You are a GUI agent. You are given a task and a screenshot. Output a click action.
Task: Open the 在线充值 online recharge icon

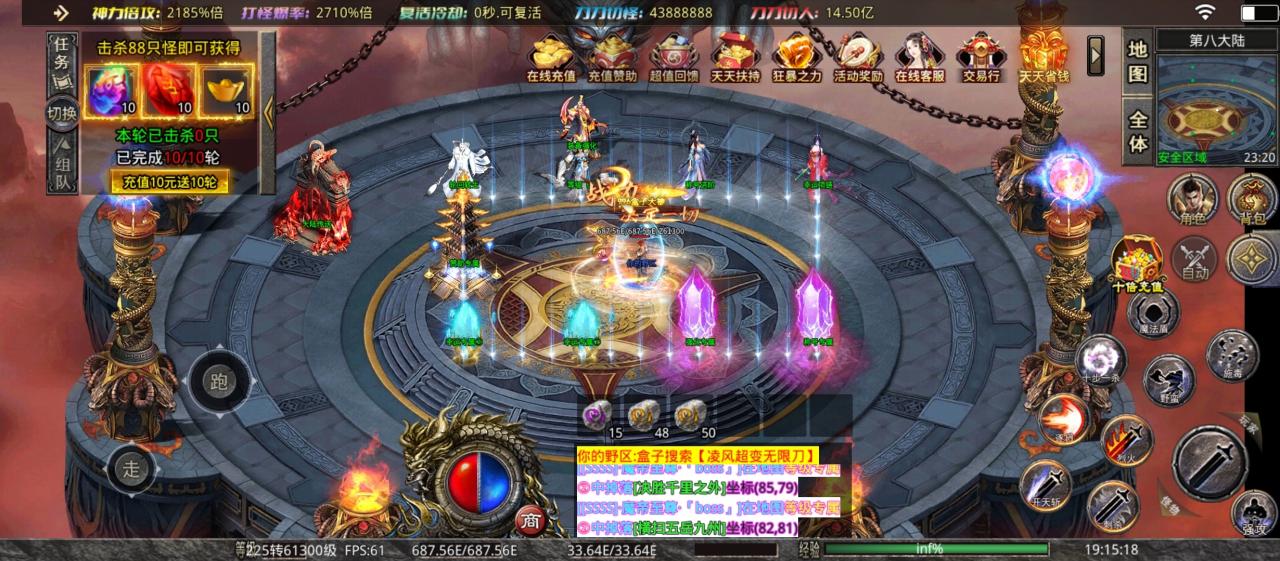[551, 58]
